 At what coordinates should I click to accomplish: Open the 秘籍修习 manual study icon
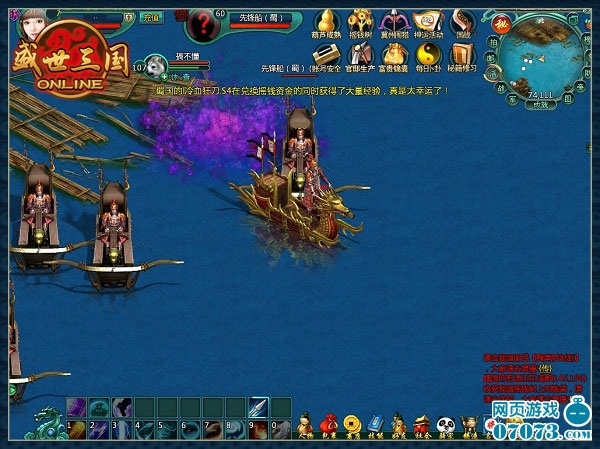click(x=461, y=56)
